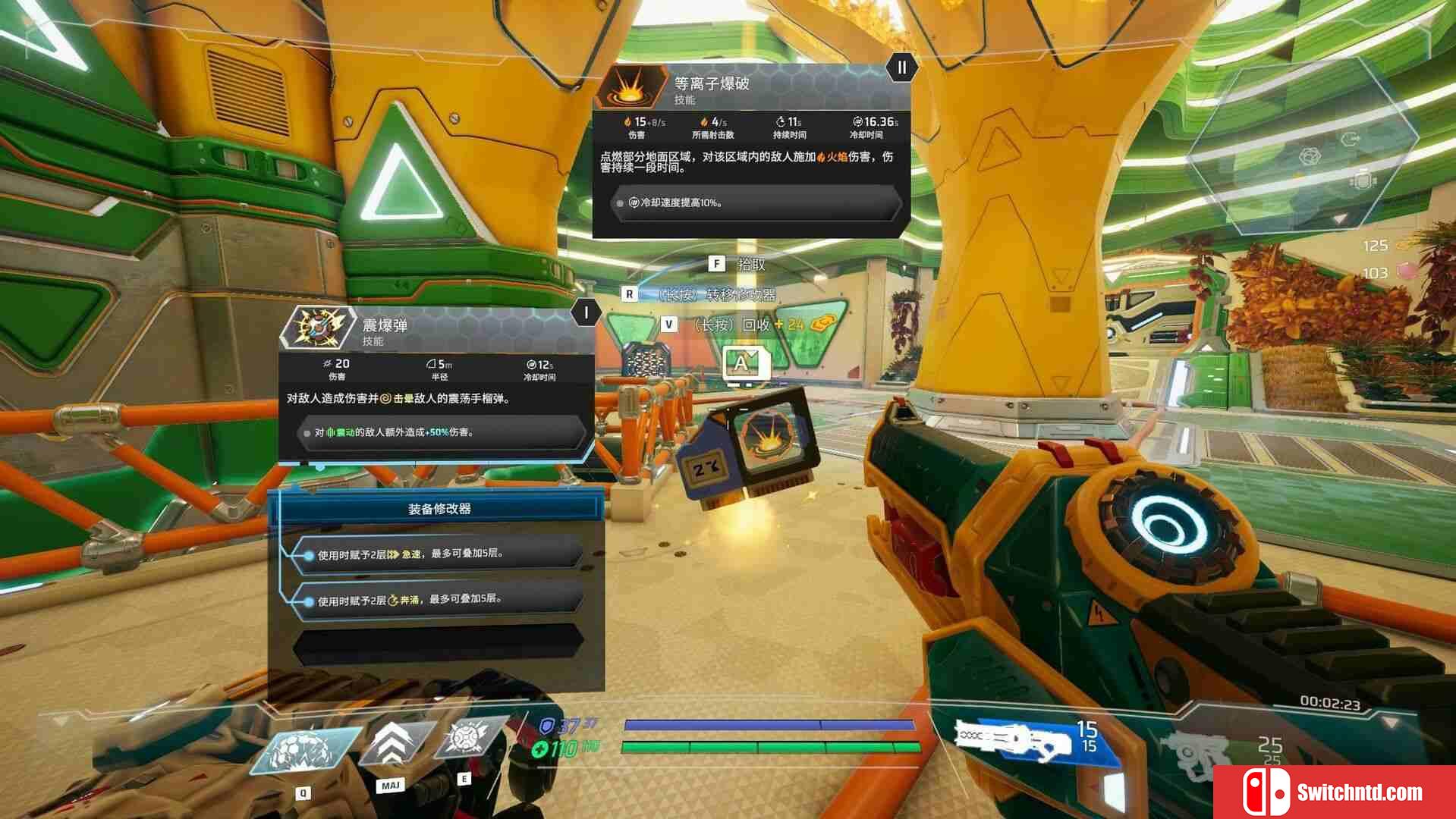This screenshot has width=1456, height=819.
Task: Activate the E grenade ability icon
Action: tap(465, 739)
